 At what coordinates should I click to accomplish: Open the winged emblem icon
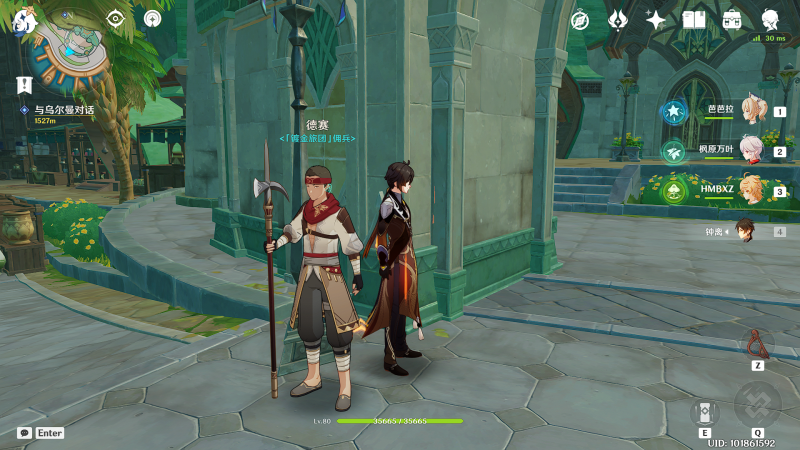pyautogui.click(x=618, y=20)
